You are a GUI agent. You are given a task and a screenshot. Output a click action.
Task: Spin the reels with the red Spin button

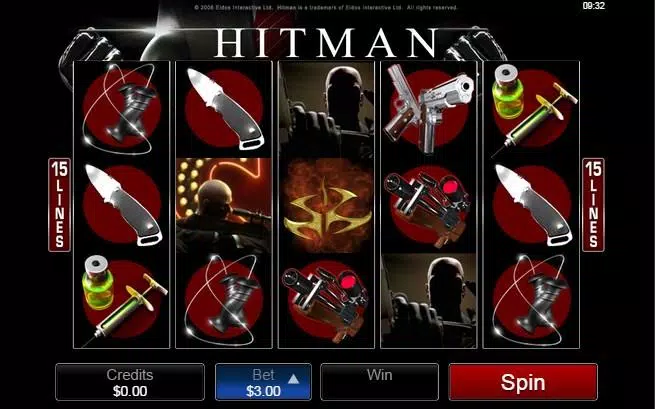point(522,382)
